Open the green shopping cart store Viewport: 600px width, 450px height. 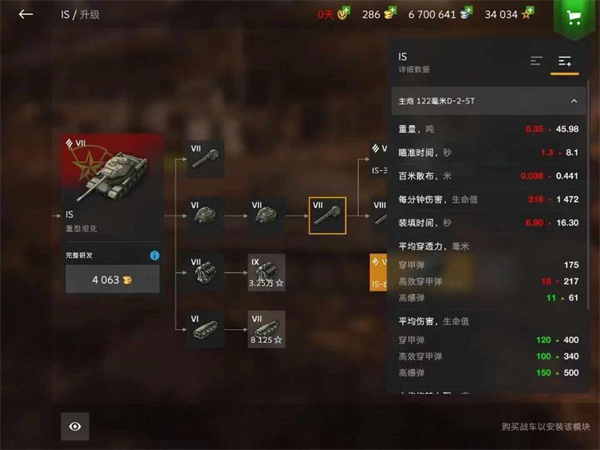[x=573, y=17]
